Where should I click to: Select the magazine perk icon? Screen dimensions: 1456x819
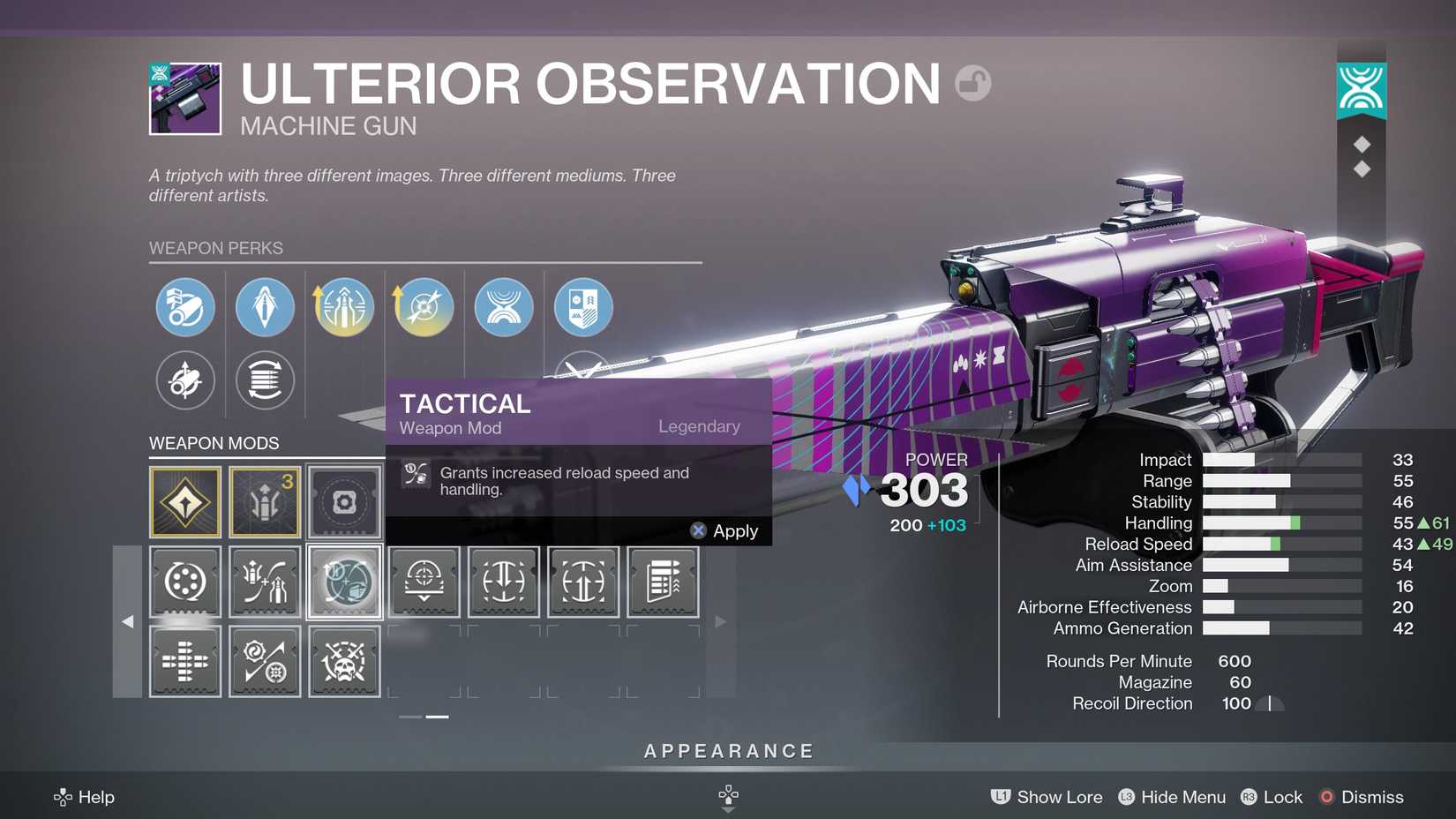265,307
